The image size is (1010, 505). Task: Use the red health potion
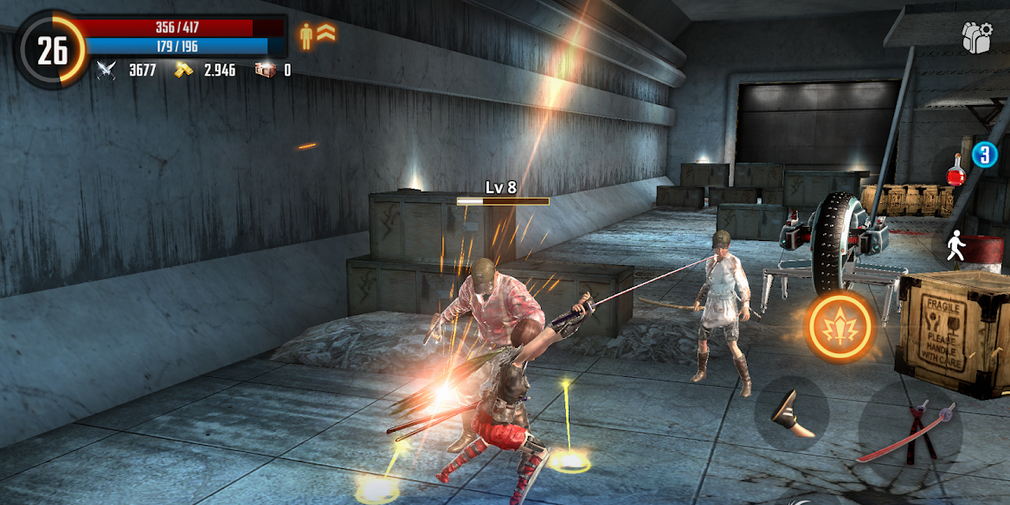958,169
